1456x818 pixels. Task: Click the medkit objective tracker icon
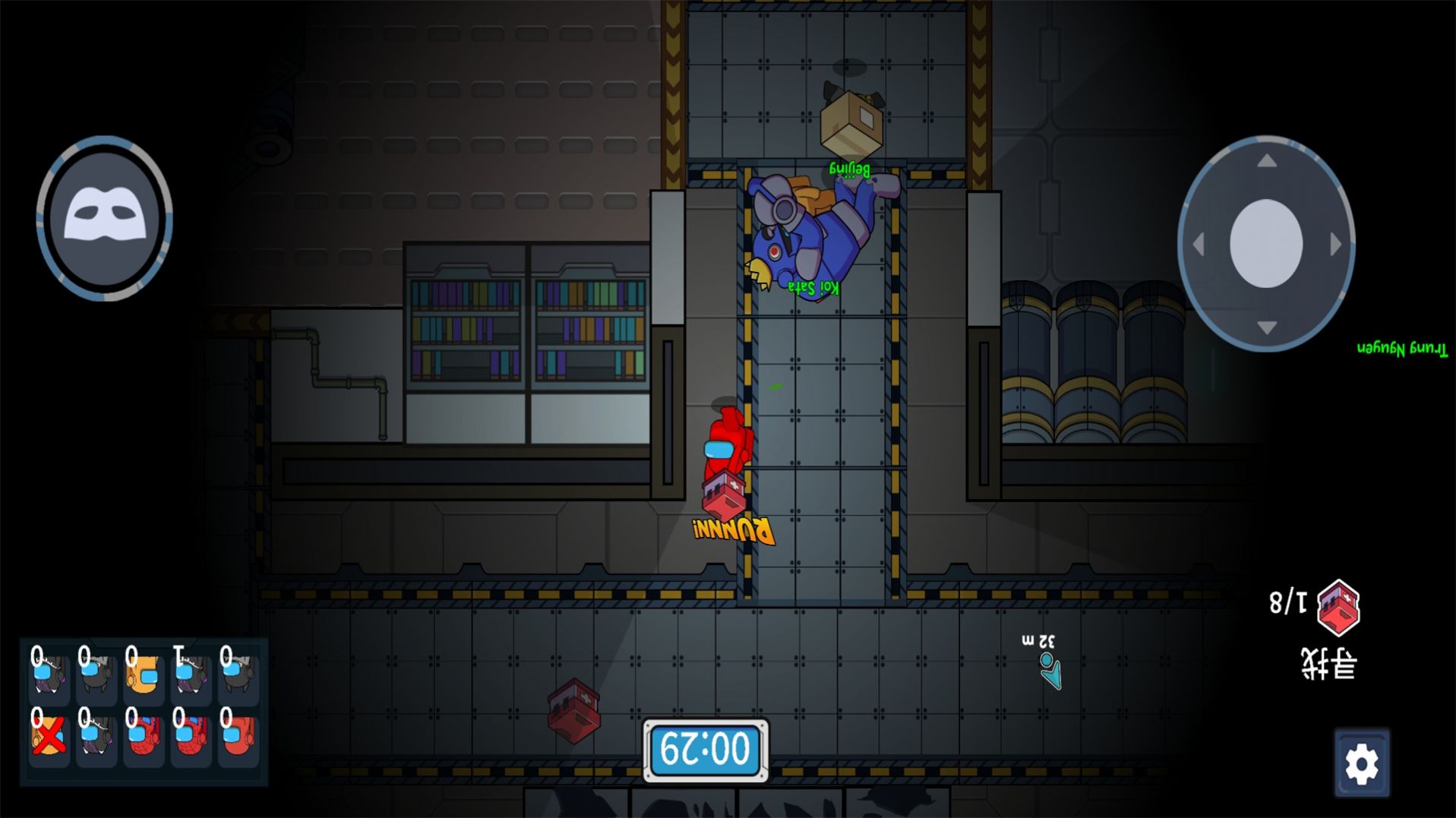[1338, 606]
